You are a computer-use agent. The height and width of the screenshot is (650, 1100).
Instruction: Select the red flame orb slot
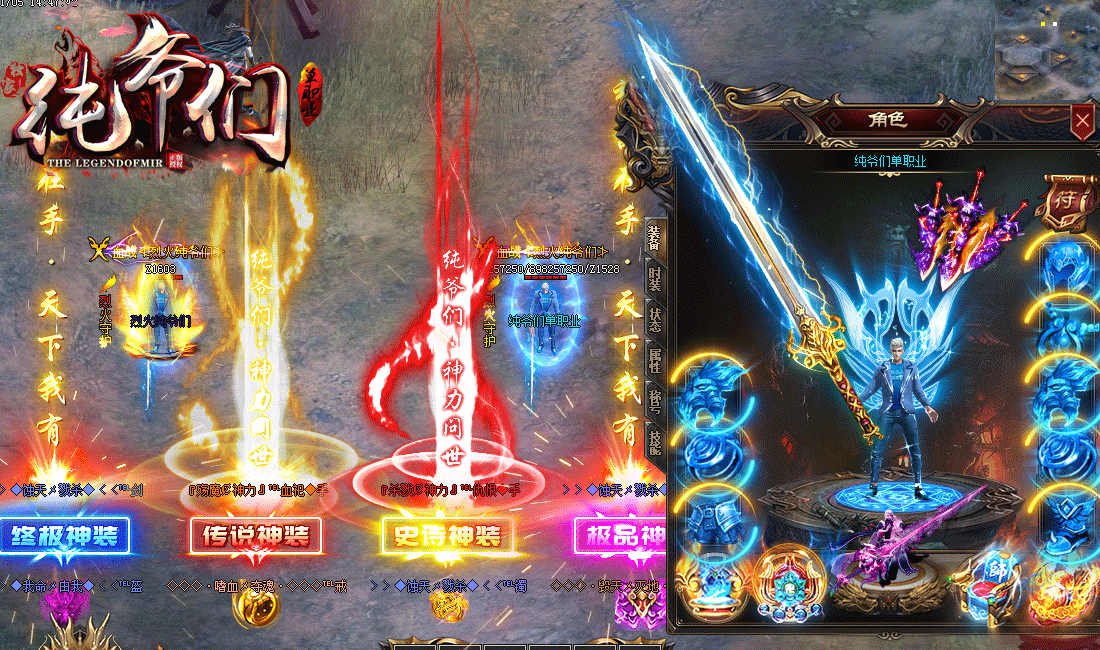coord(1063,592)
